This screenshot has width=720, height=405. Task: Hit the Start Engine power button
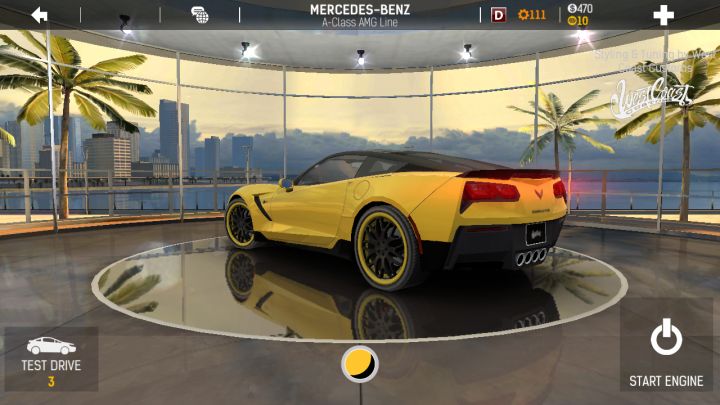tap(666, 350)
